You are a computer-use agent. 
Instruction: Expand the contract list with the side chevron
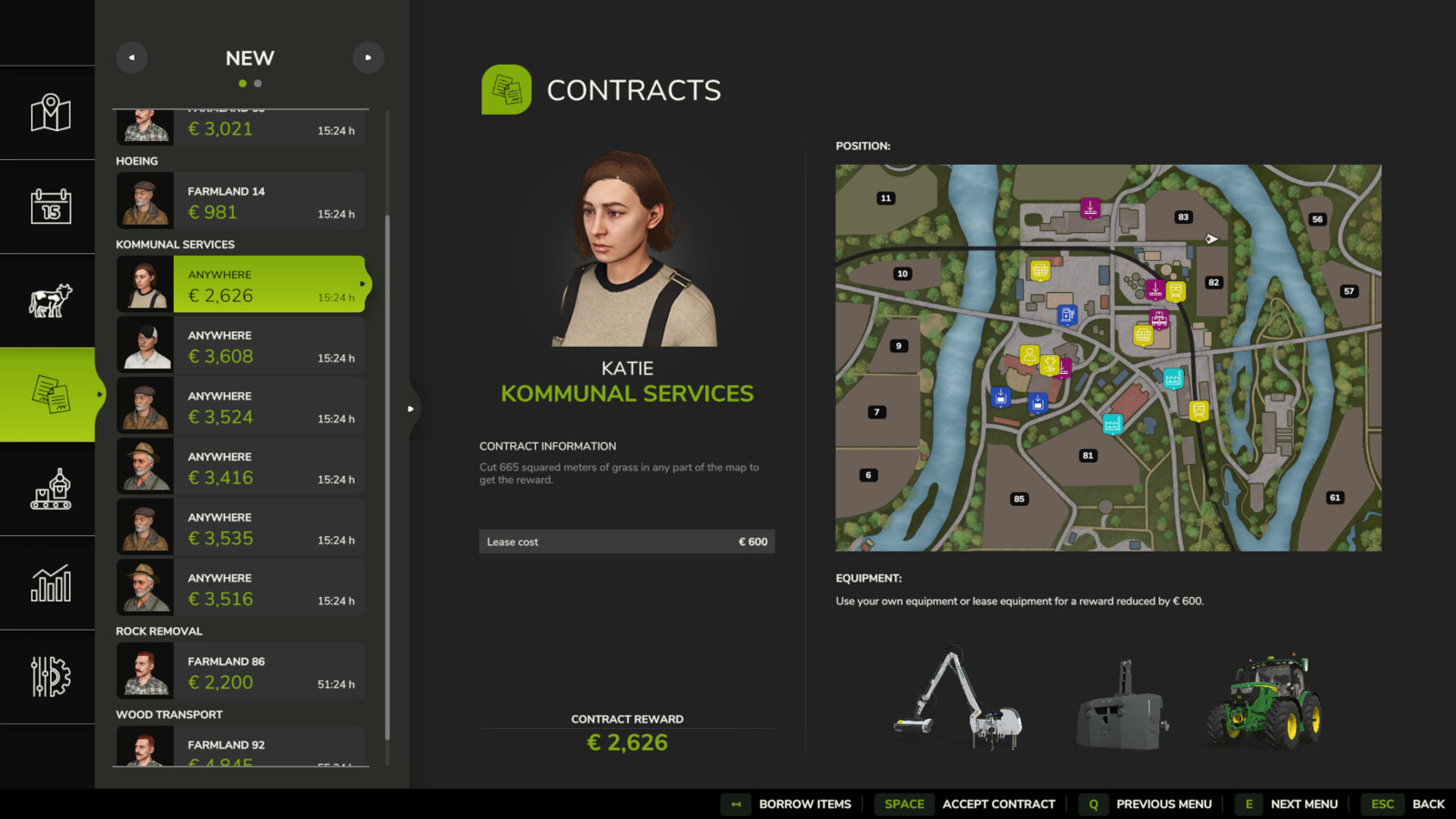click(410, 409)
